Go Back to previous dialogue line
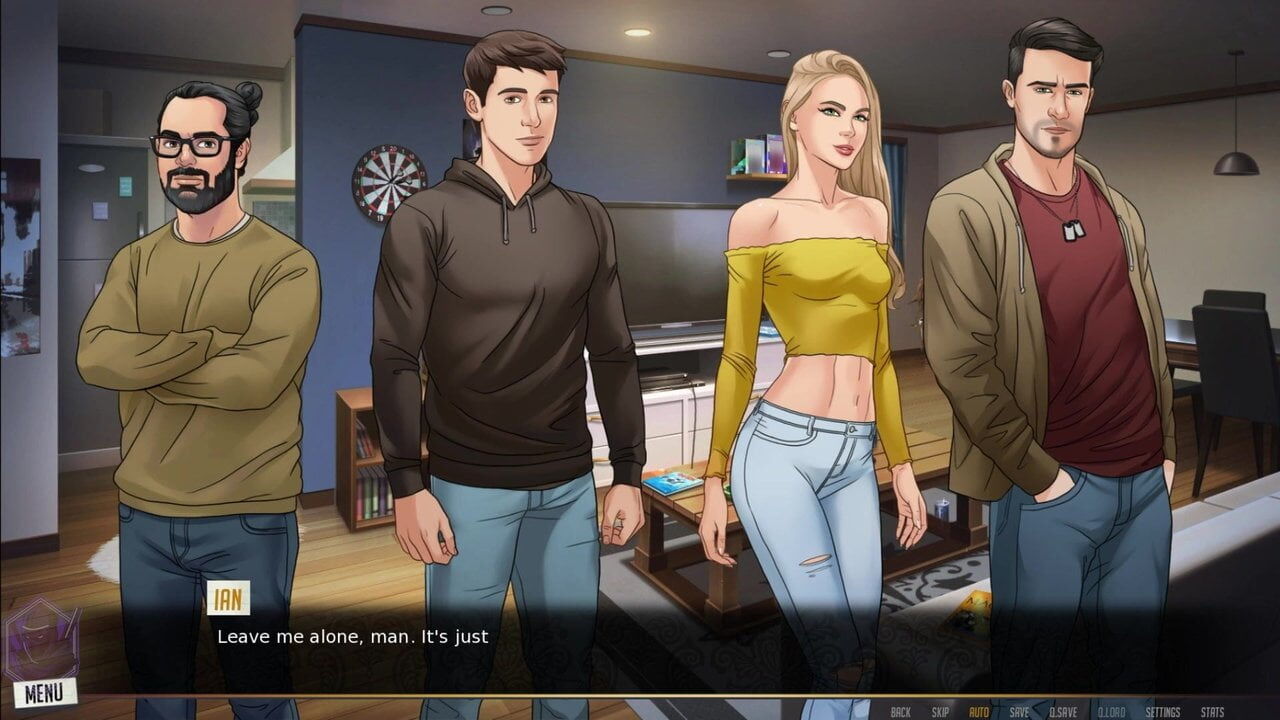The height and width of the screenshot is (720, 1280). click(900, 712)
